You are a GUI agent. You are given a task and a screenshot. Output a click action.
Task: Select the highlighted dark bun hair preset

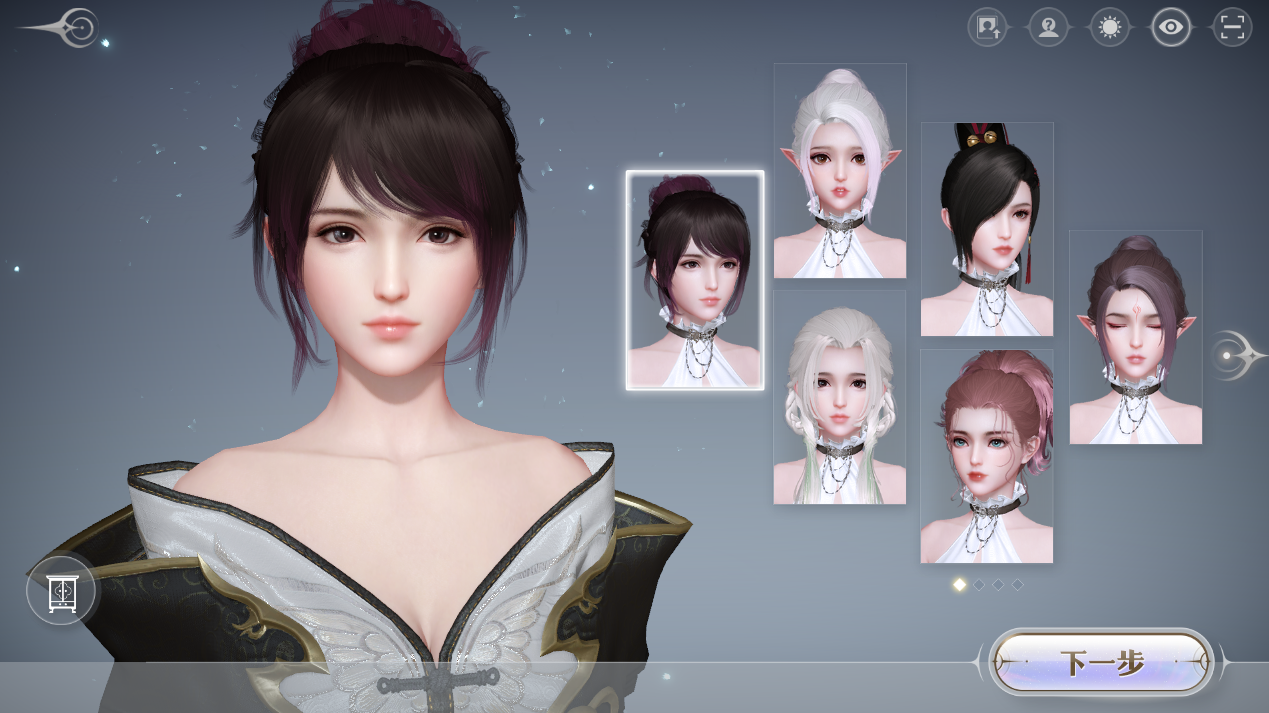click(695, 280)
